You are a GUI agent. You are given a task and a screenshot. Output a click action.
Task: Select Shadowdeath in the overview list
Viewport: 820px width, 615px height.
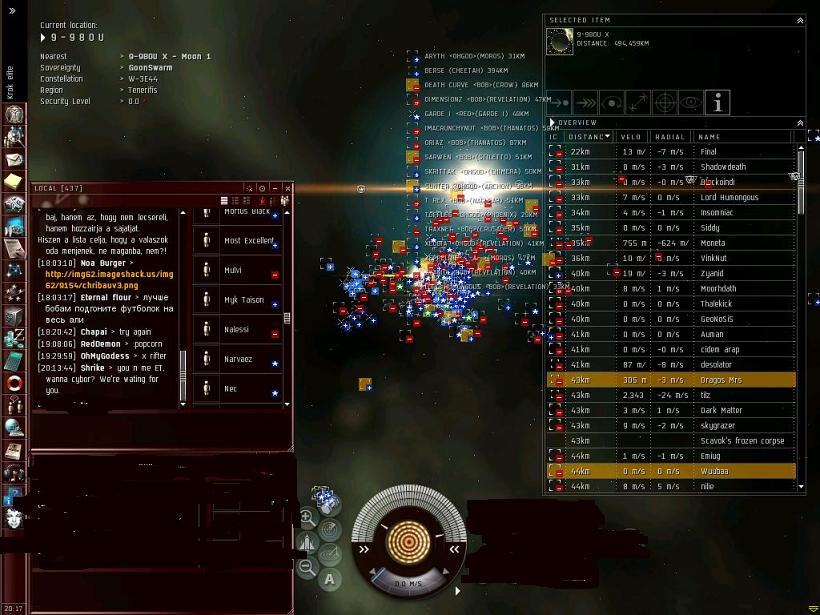coord(723,167)
